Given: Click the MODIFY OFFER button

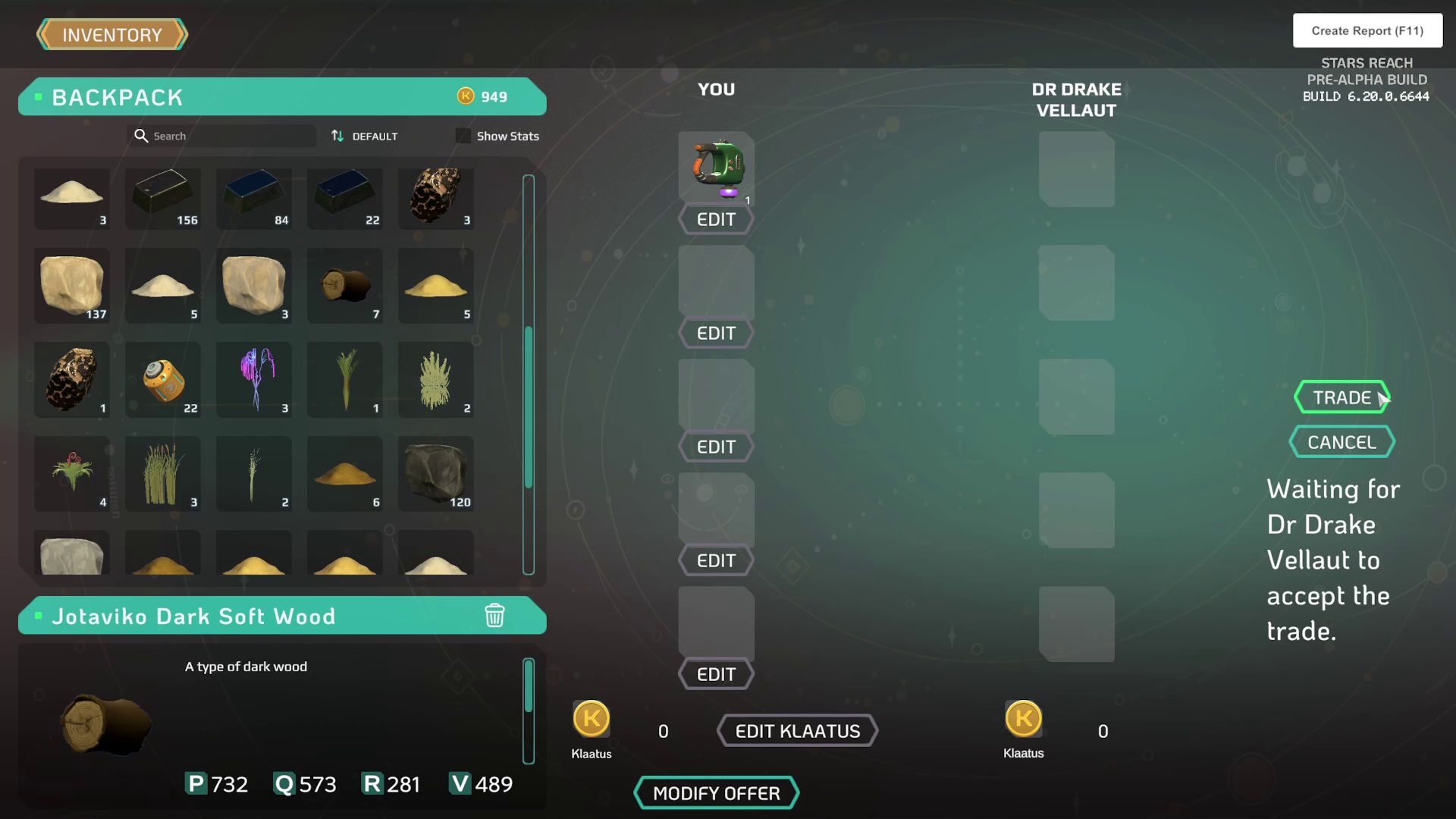Looking at the screenshot, I should 716,793.
